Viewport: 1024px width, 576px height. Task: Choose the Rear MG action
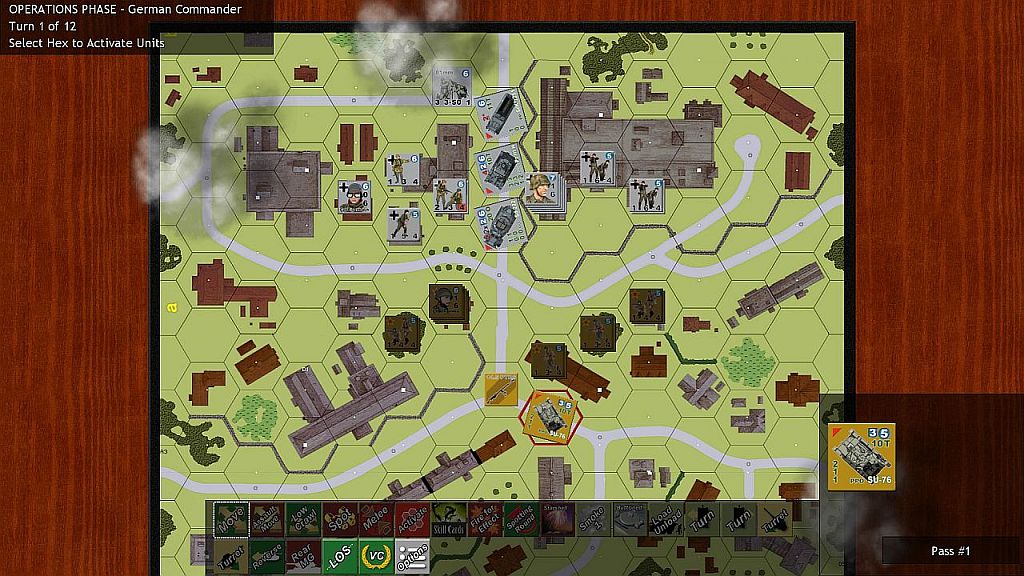click(x=303, y=556)
